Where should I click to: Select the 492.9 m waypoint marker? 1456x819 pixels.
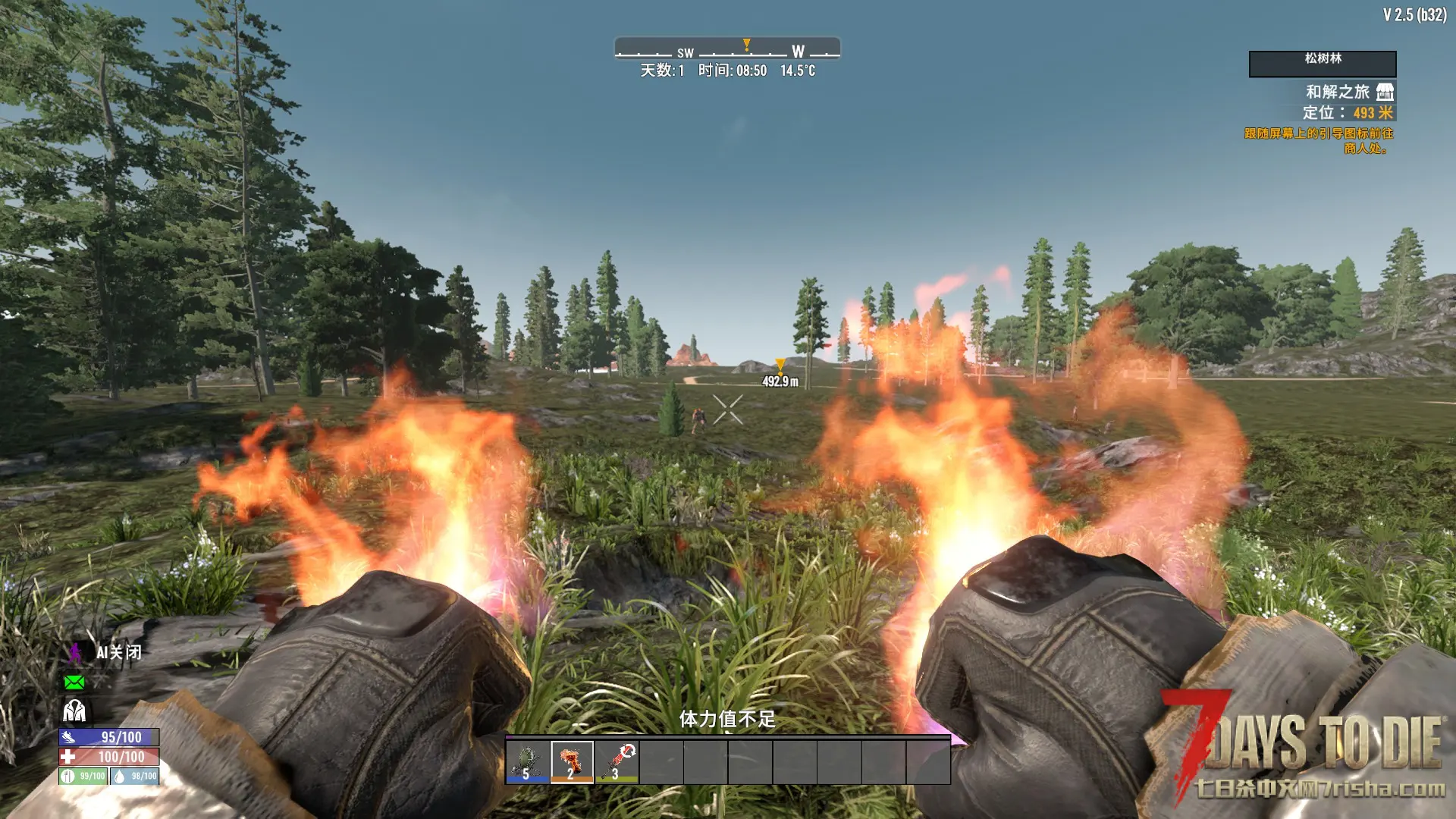coord(780,366)
